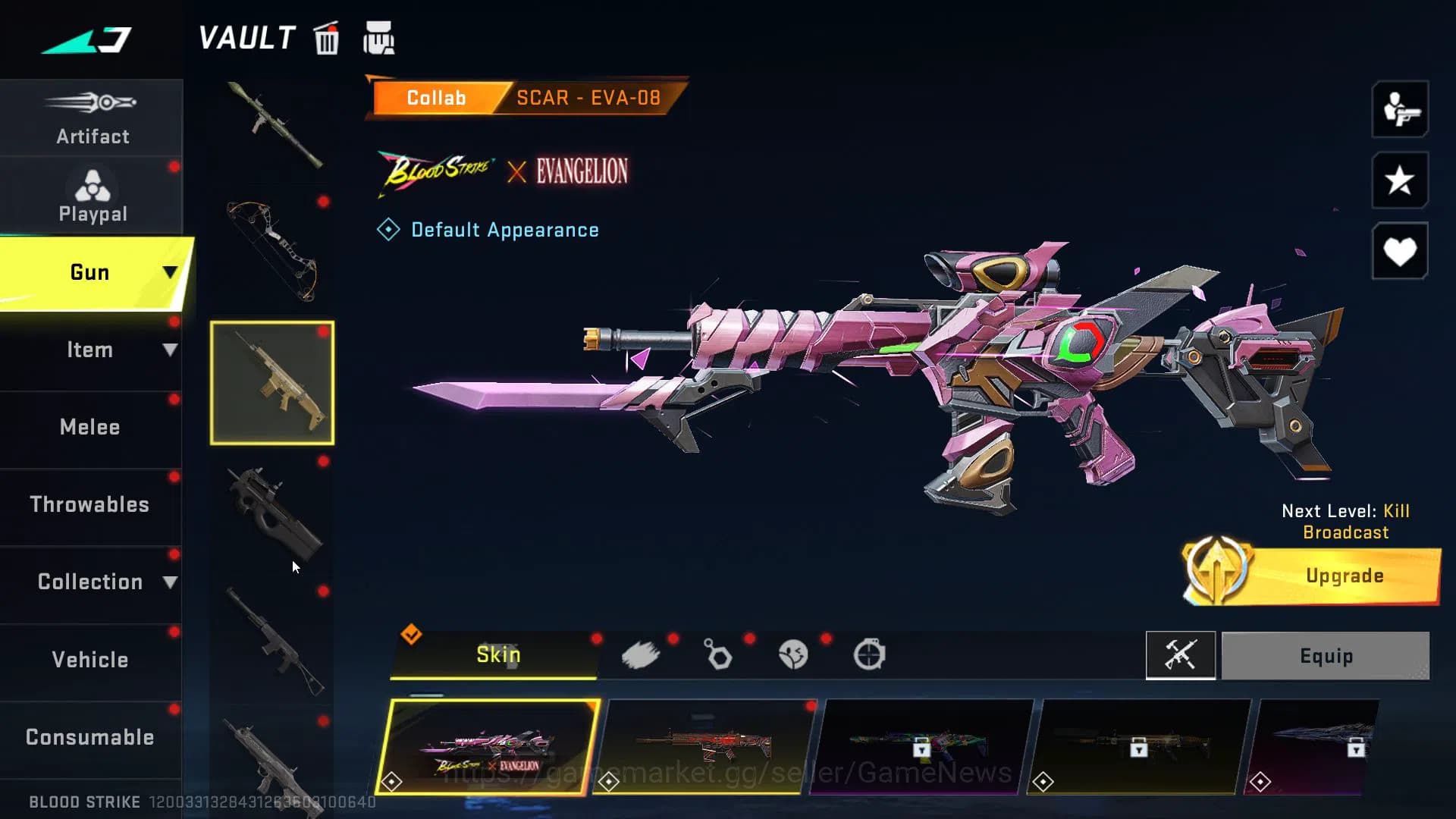Select the firing range crossed-guns icon beside Equip
Screen dimensions: 1456x819
[x=1181, y=656]
